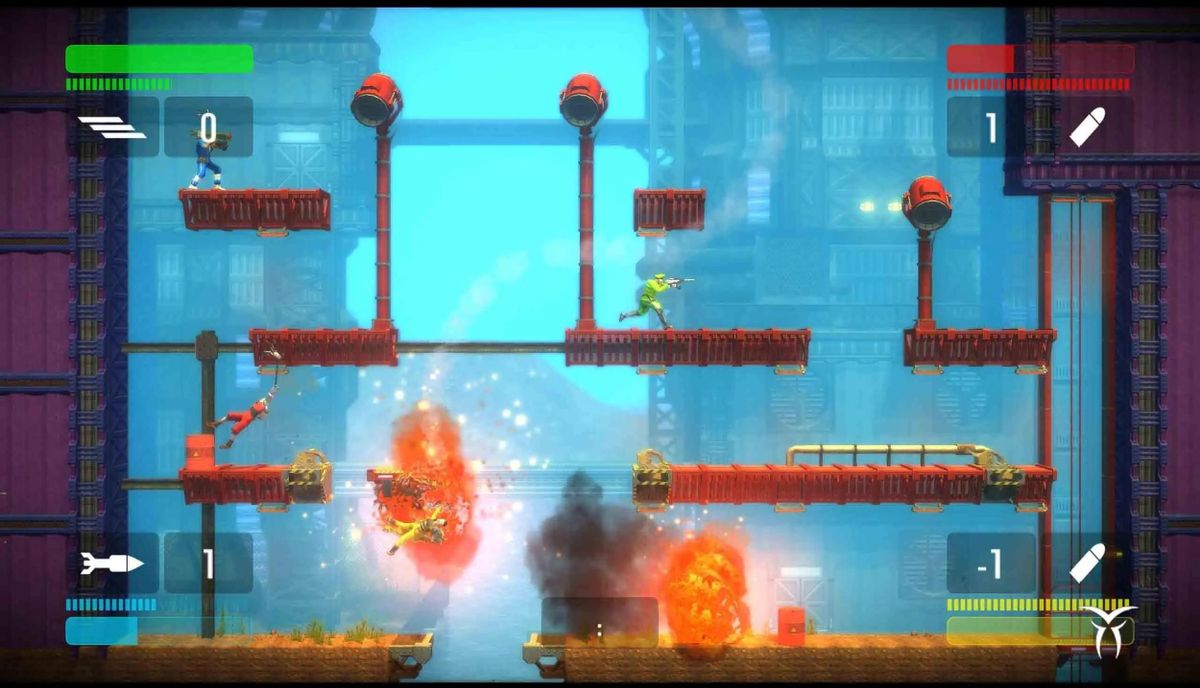
Task: Activate the yellow player's bullet weapon icon
Action: click(x=1087, y=564)
